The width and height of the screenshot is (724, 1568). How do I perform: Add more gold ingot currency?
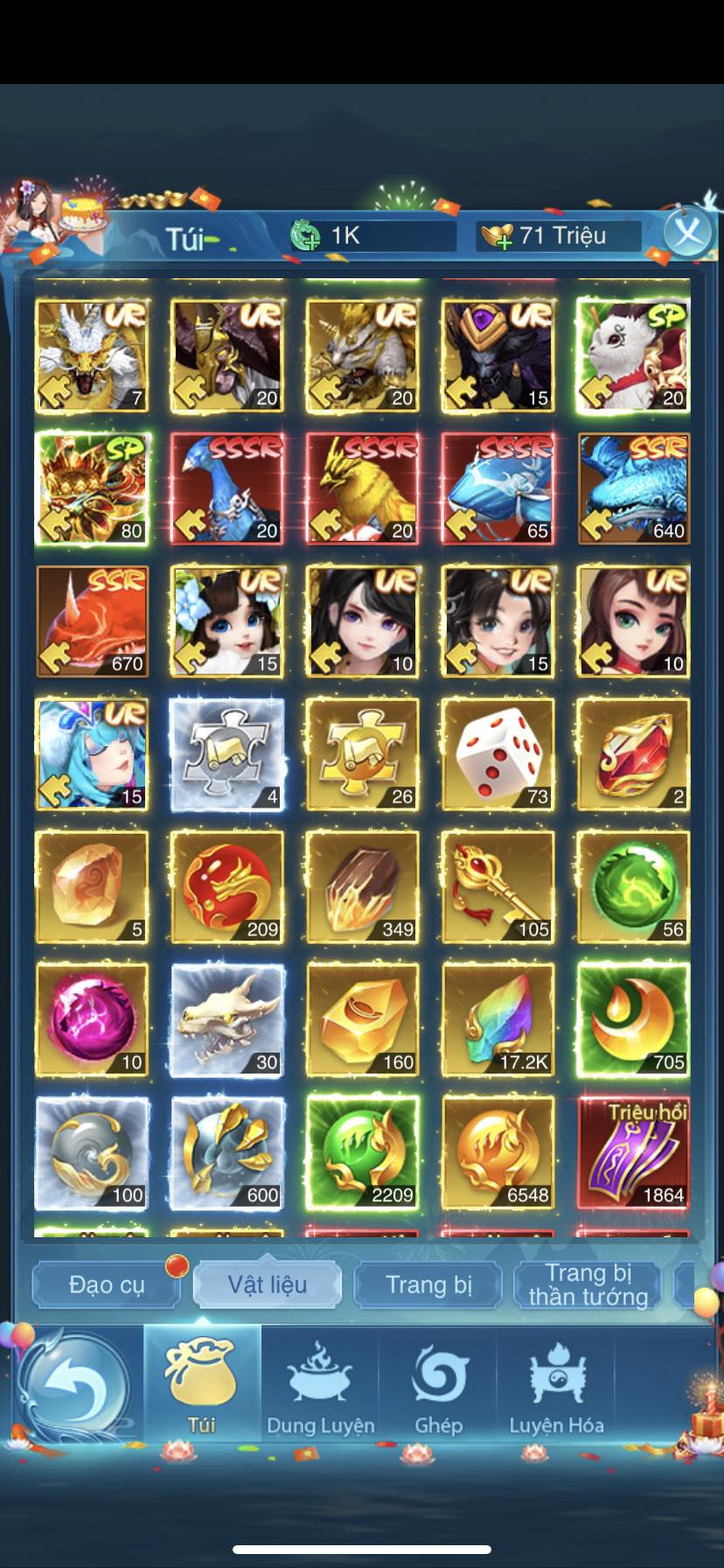tap(498, 236)
